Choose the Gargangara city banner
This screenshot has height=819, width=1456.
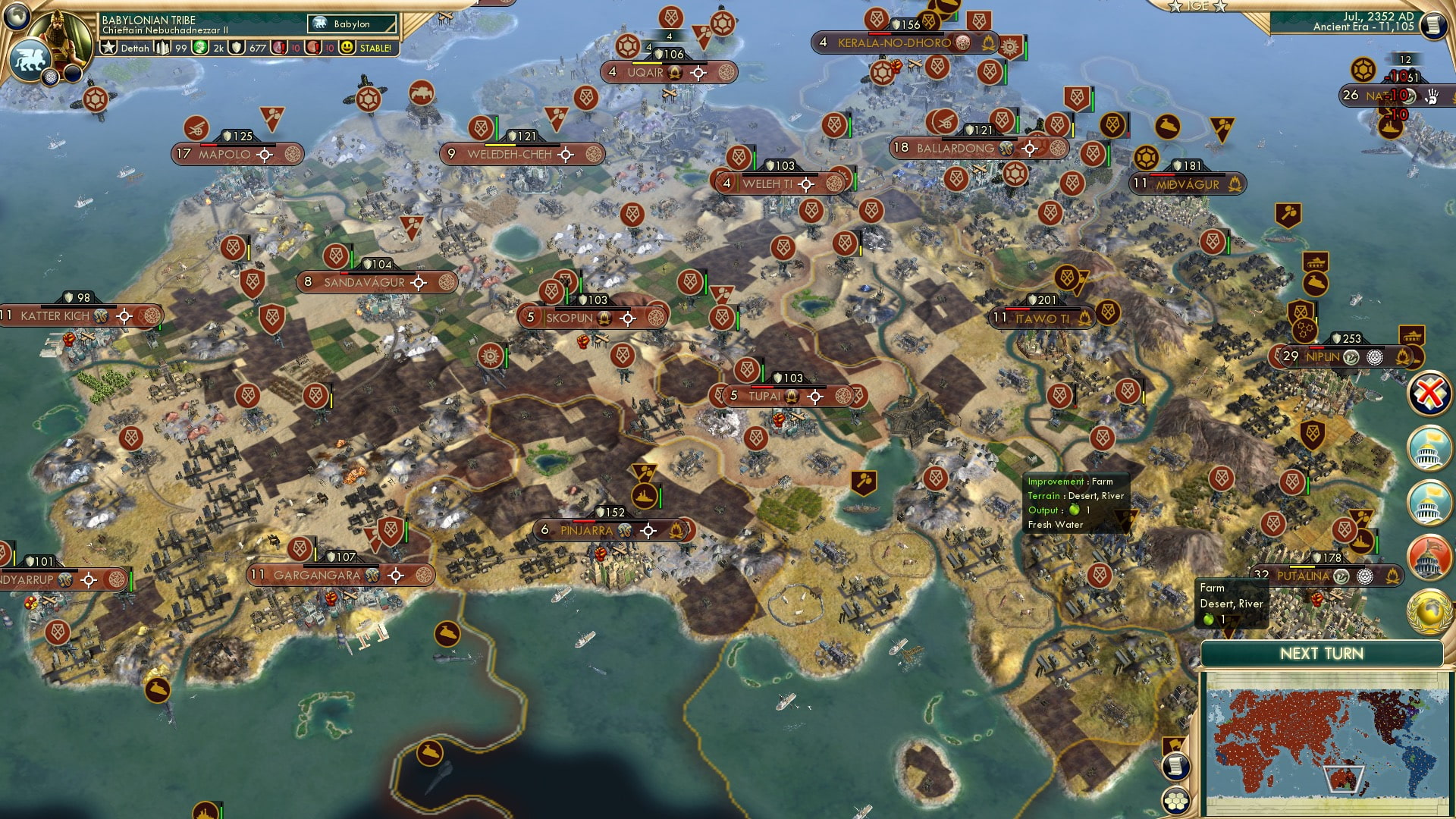coord(317,576)
